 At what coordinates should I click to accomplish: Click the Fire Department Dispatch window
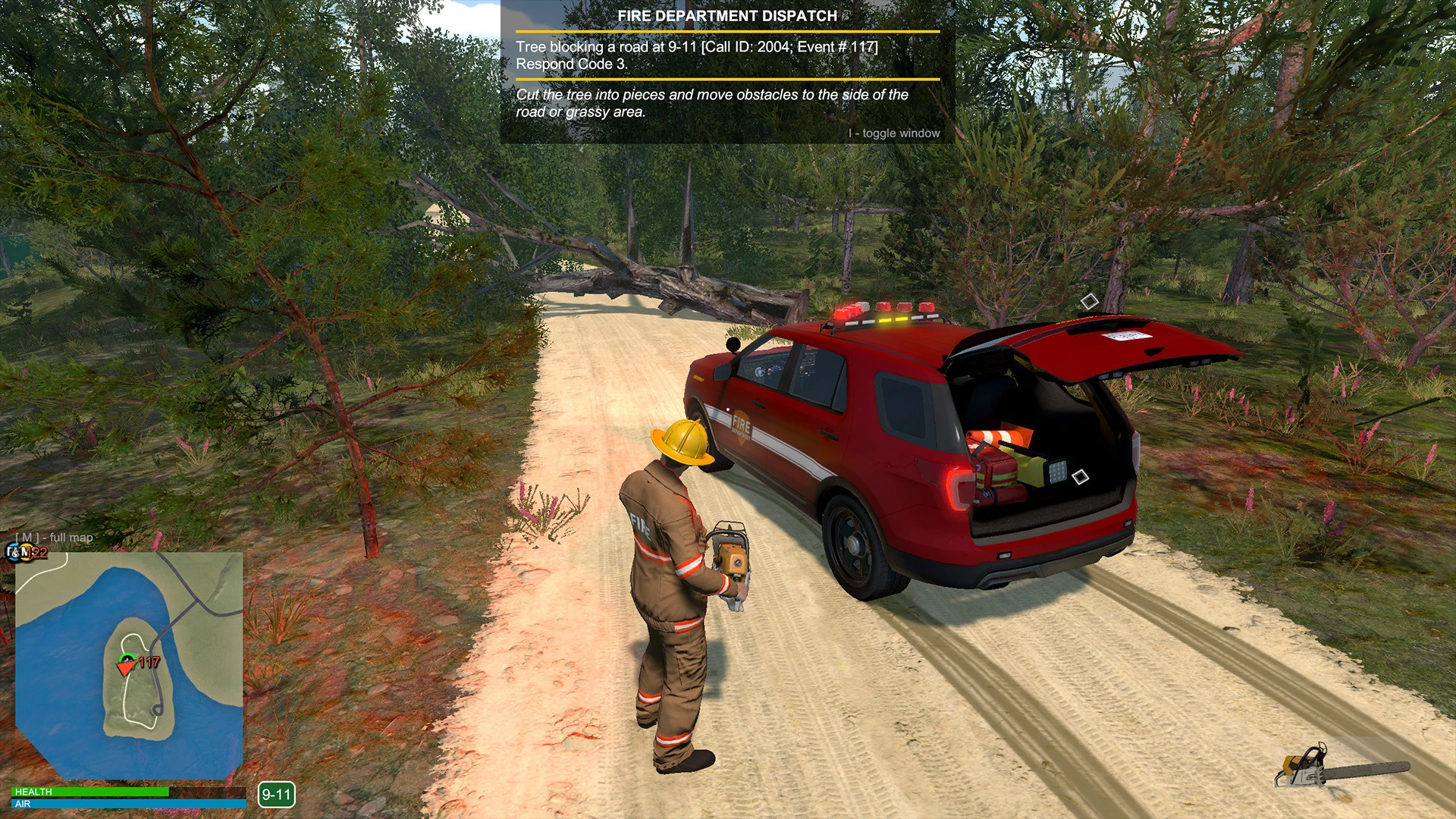[x=727, y=73]
